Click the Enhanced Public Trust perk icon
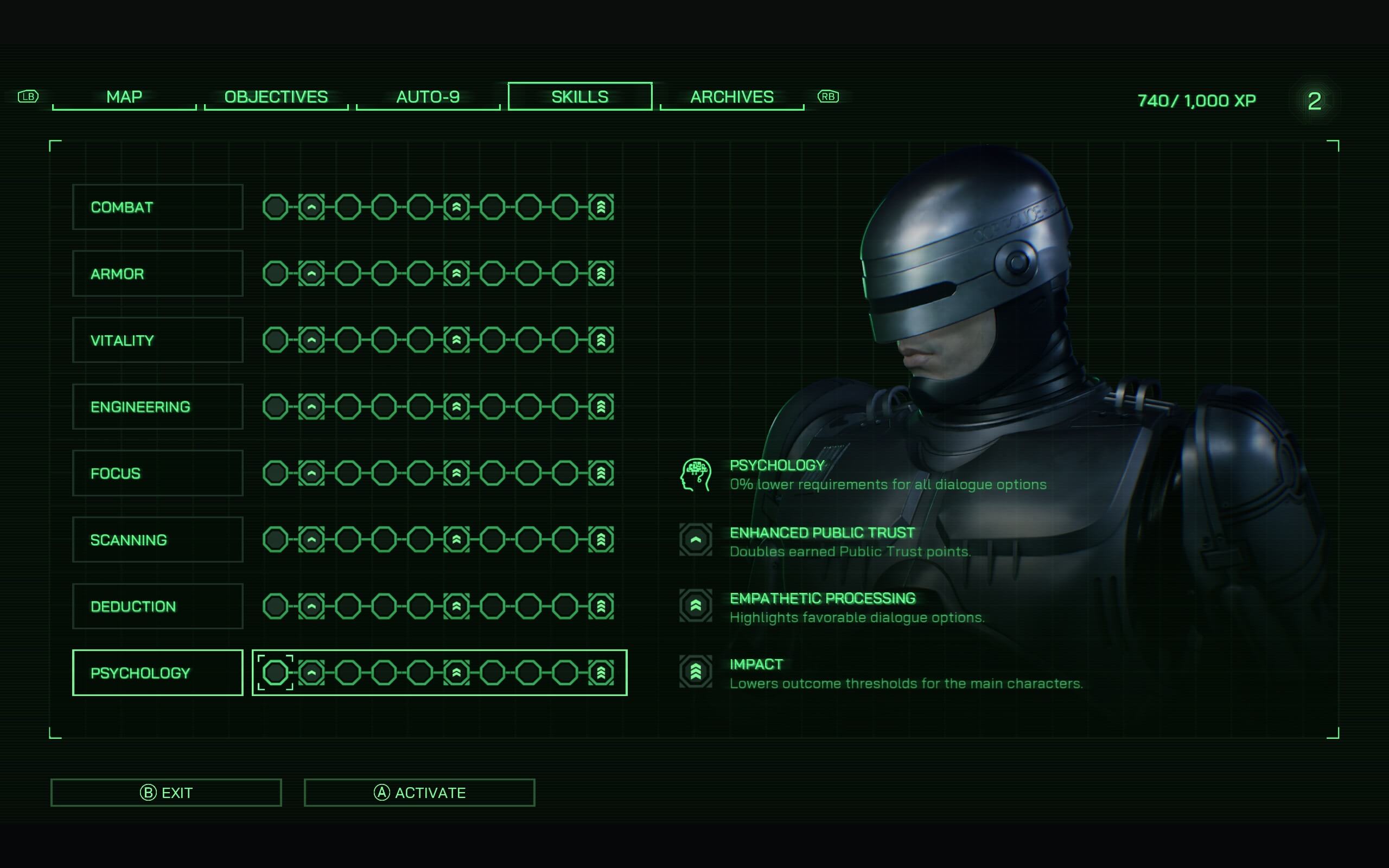This screenshot has height=868, width=1389. click(x=695, y=540)
